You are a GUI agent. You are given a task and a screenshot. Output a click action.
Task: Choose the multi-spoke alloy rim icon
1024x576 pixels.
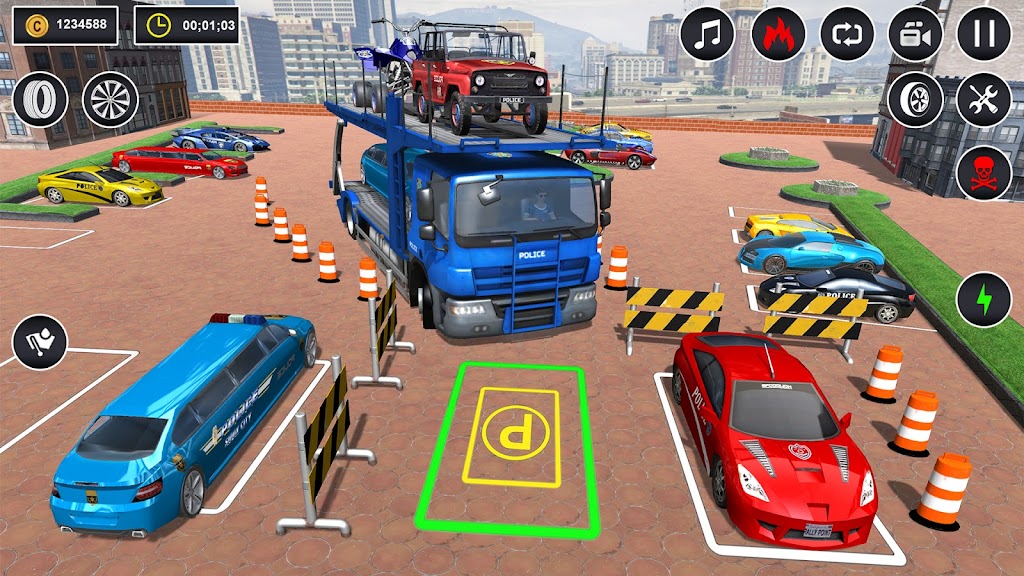110,100
